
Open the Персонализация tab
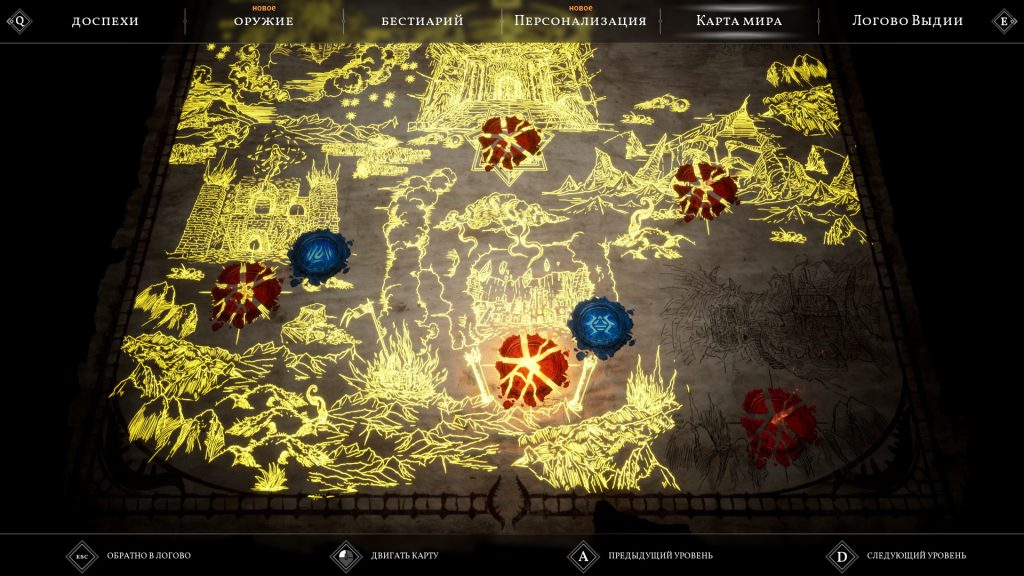580,21
